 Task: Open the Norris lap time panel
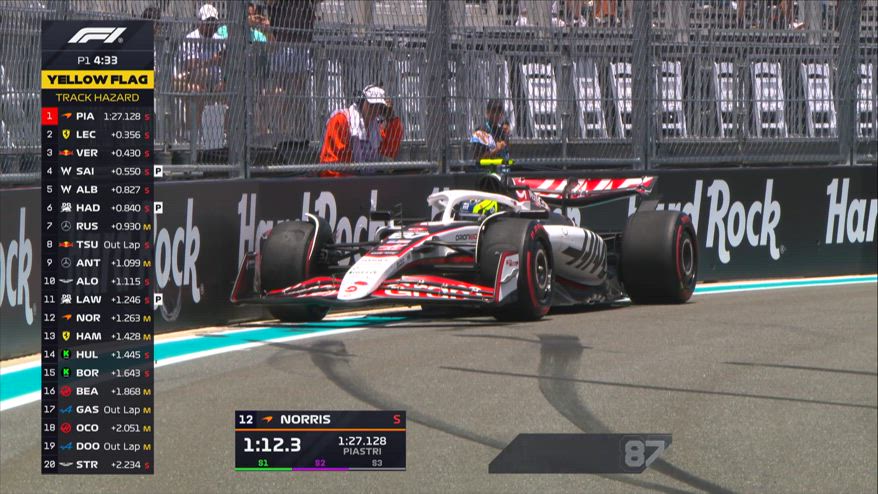[x=320, y=440]
